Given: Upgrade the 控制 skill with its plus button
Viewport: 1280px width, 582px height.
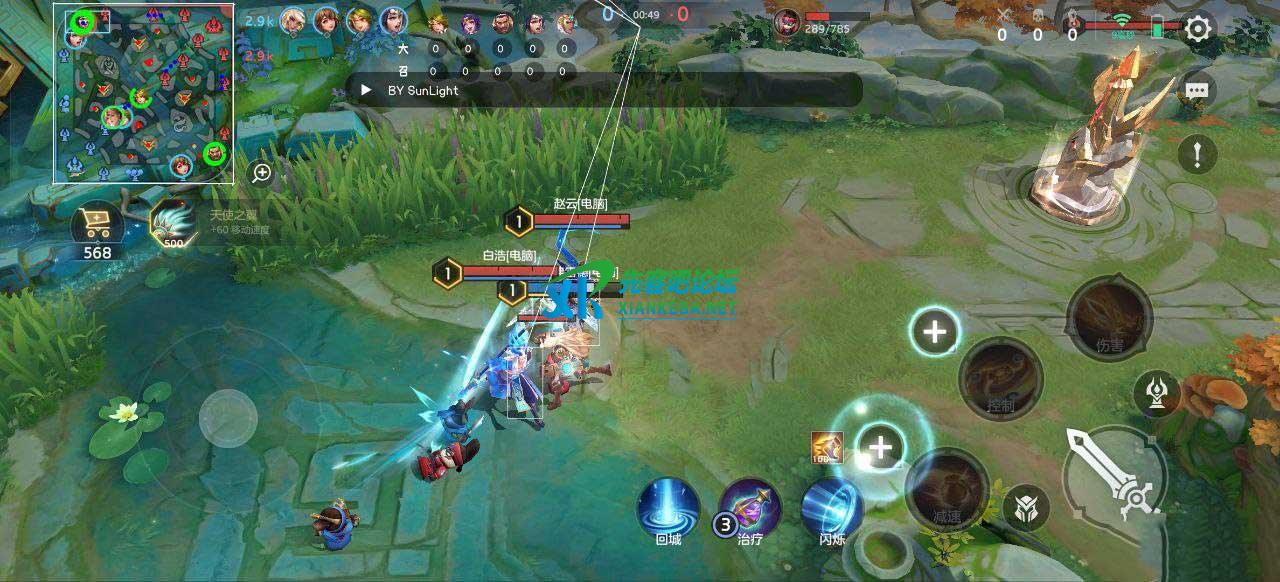Looking at the screenshot, I should [935, 331].
